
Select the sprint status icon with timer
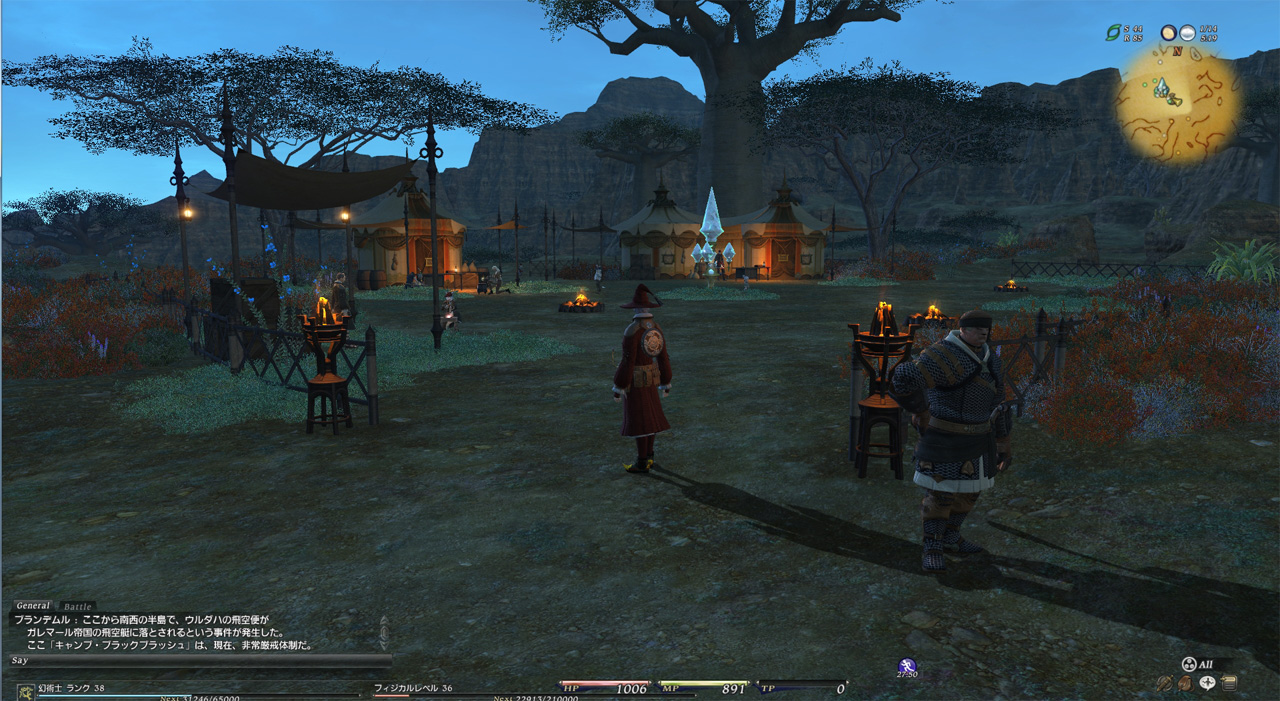pyautogui.click(x=907, y=666)
